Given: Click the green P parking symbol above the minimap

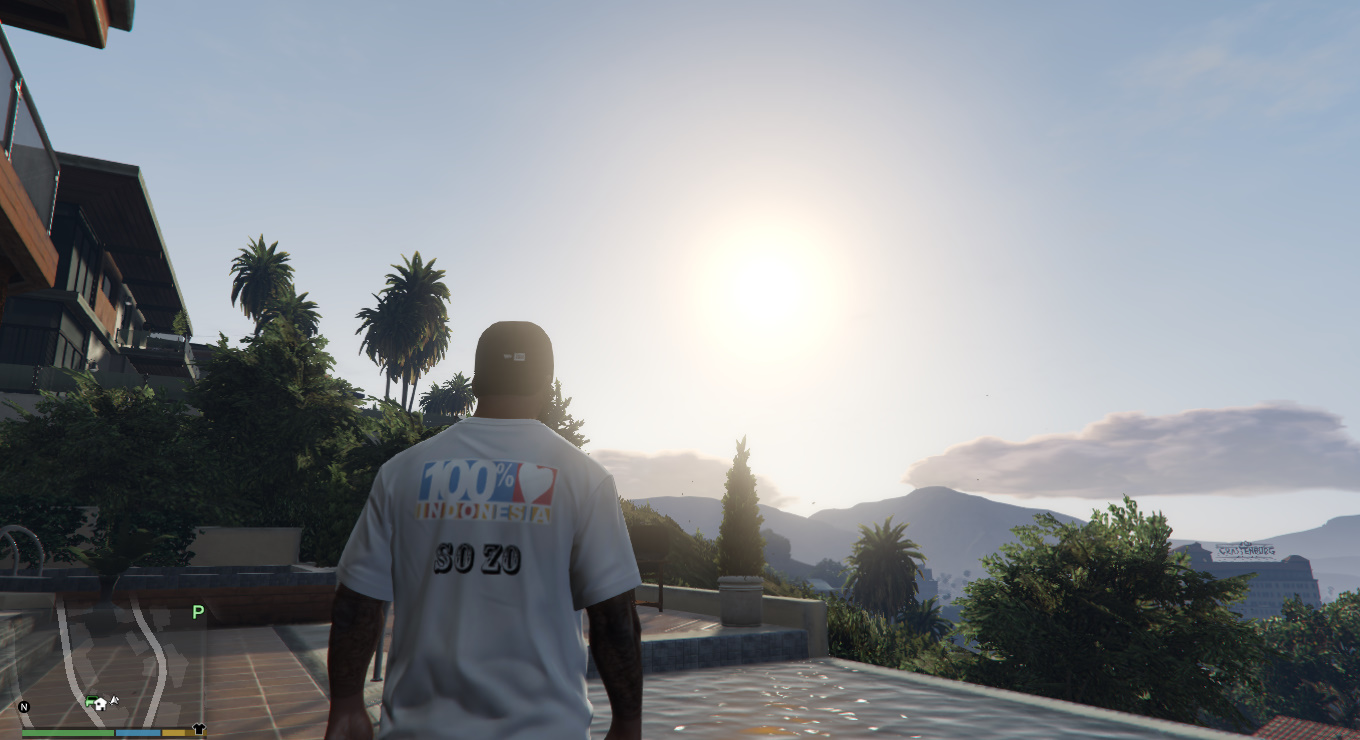Looking at the screenshot, I should click(196, 611).
